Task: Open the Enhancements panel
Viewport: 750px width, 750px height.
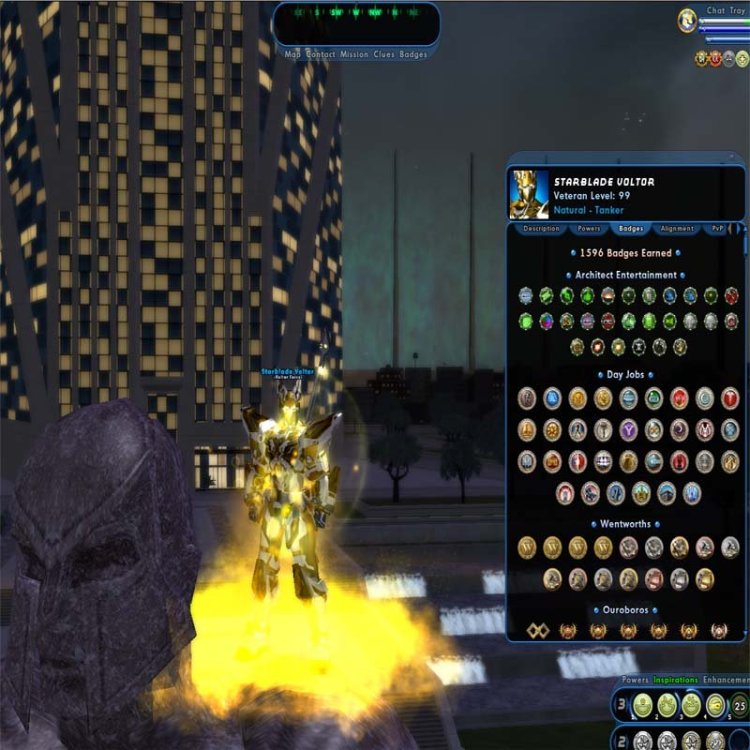Action: point(726,680)
